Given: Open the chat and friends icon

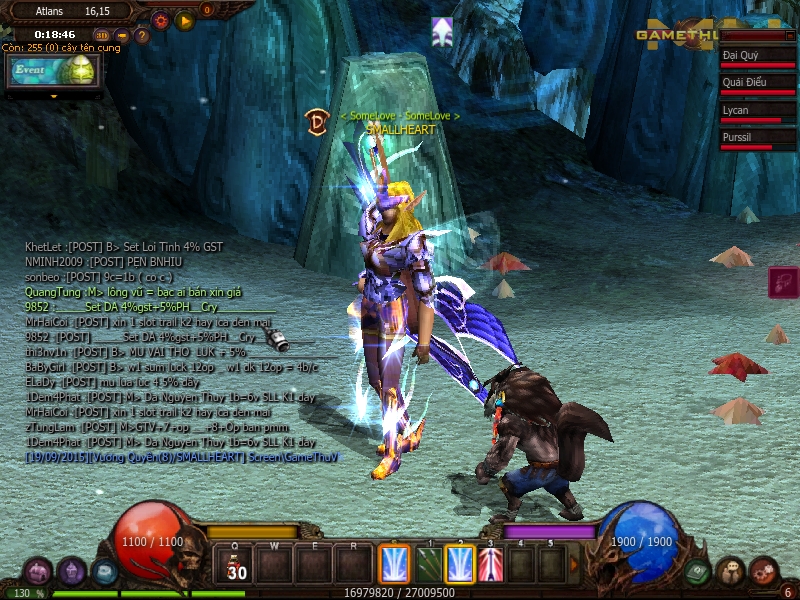Looking at the screenshot, I should point(731,571).
